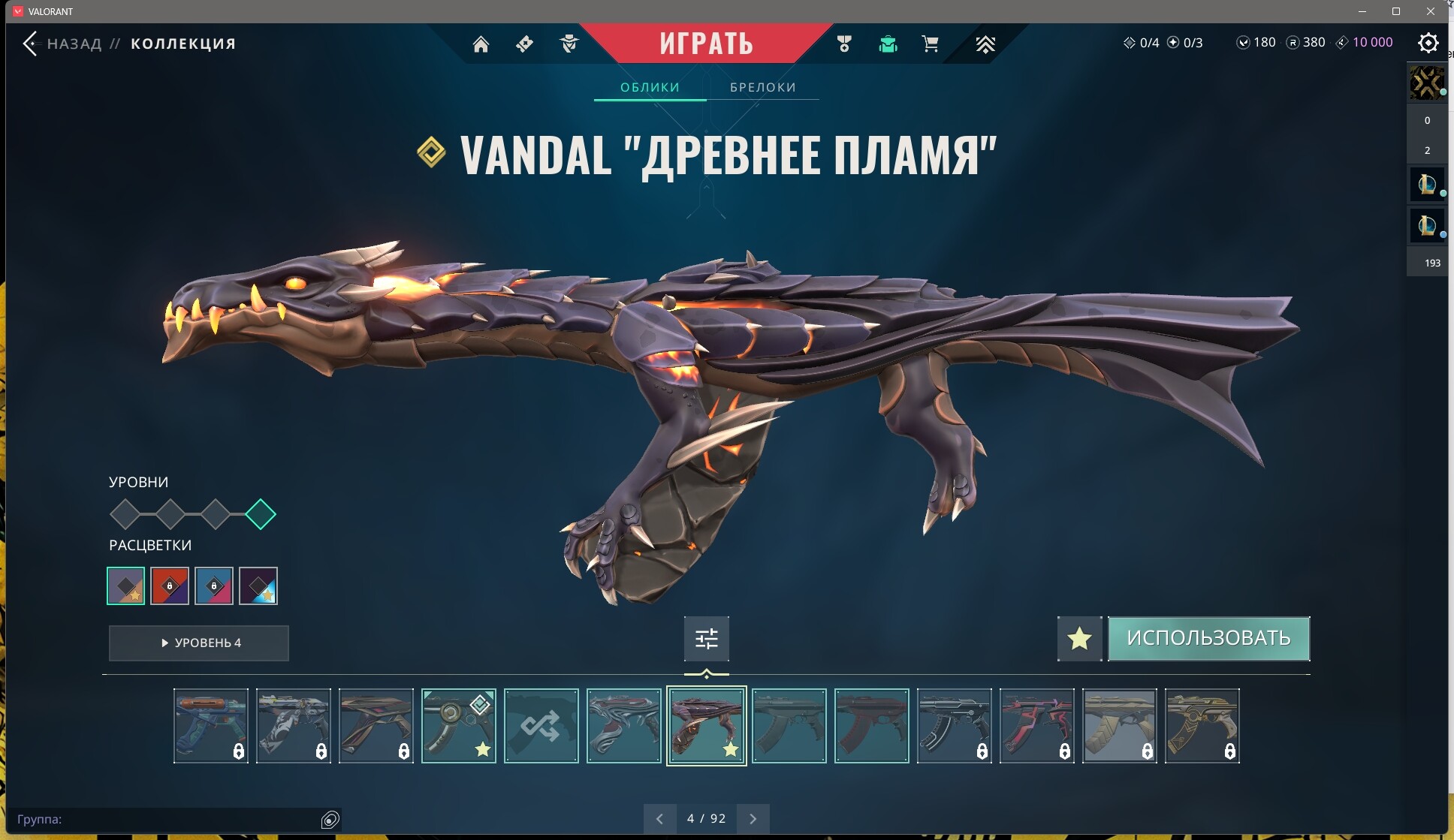The height and width of the screenshot is (840, 1454).
Task: Open the Settings gear icon
Action: [x=1428, y=43]
